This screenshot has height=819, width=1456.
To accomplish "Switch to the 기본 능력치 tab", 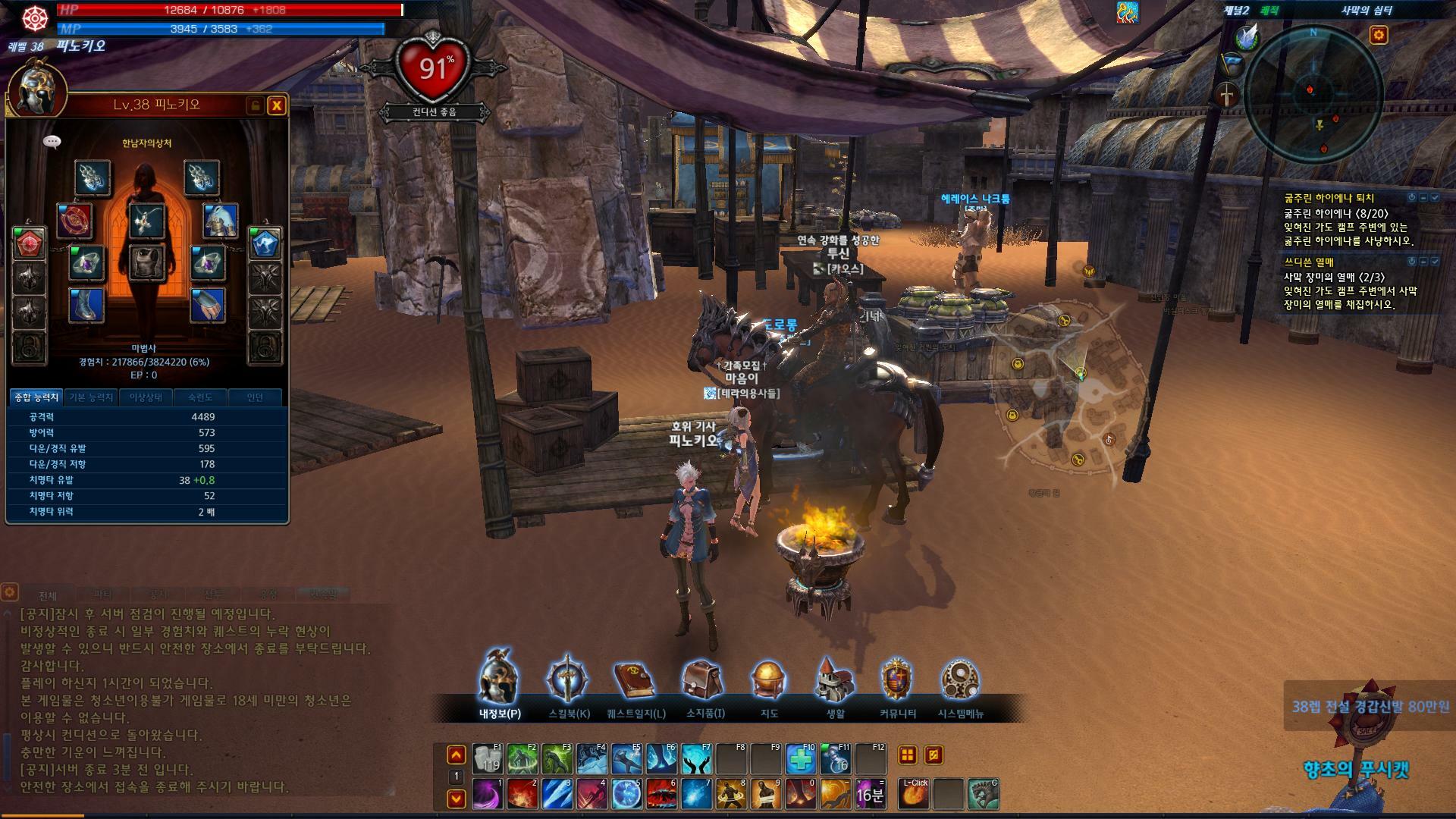I will (91, 397).
